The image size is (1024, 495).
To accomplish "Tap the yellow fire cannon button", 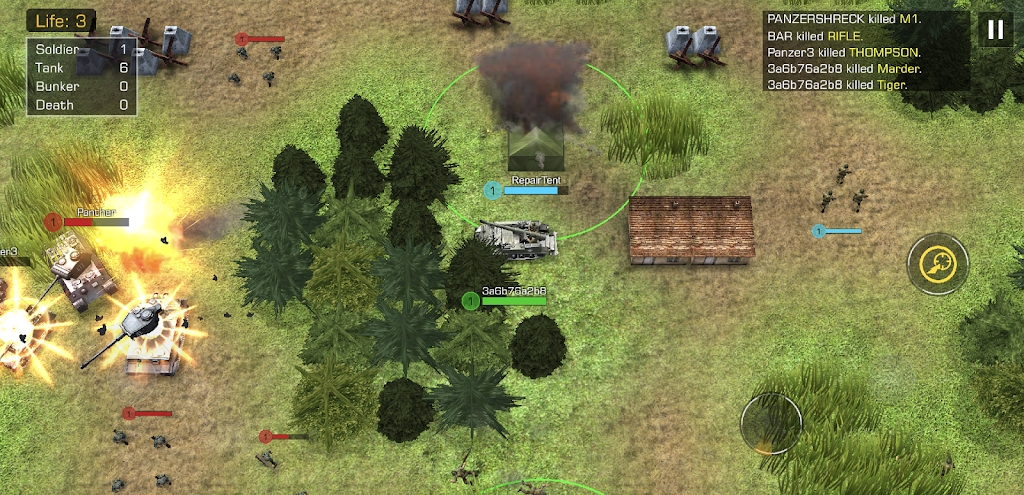I will tap(938, 264).
